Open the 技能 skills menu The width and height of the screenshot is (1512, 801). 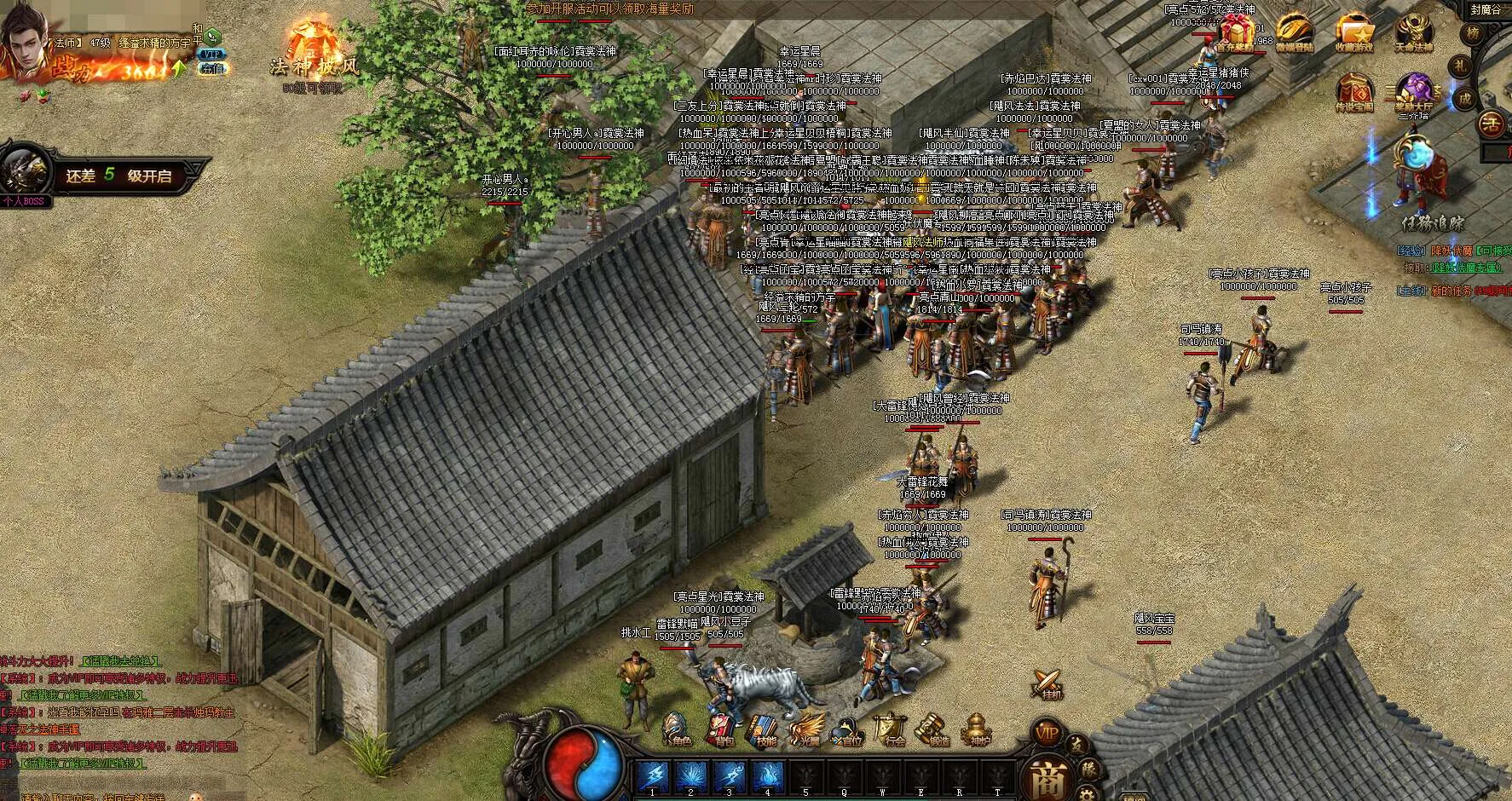764,731
